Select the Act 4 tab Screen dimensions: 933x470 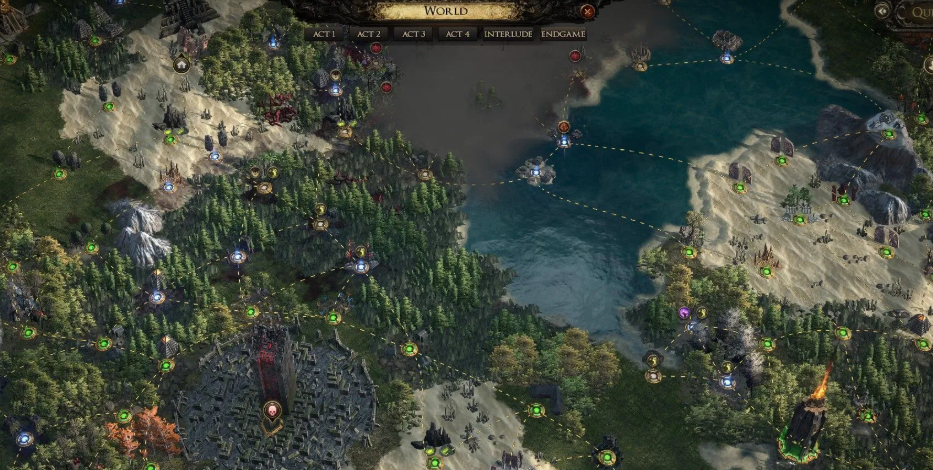click(x=456, y=33)
